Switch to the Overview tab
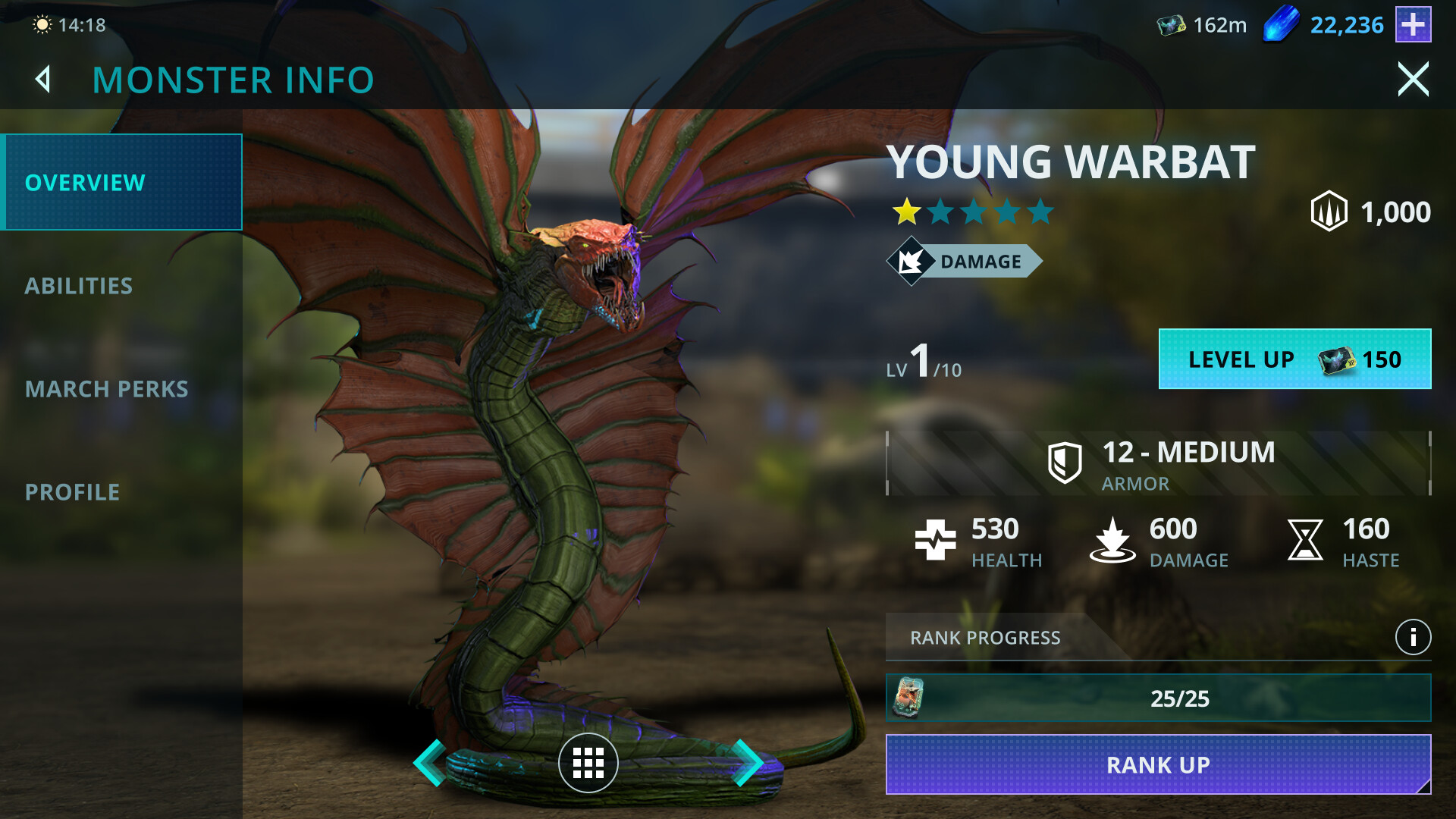The height and width of the screenshot is (819, 1456). pyautogui.click(x=121, y=183)
